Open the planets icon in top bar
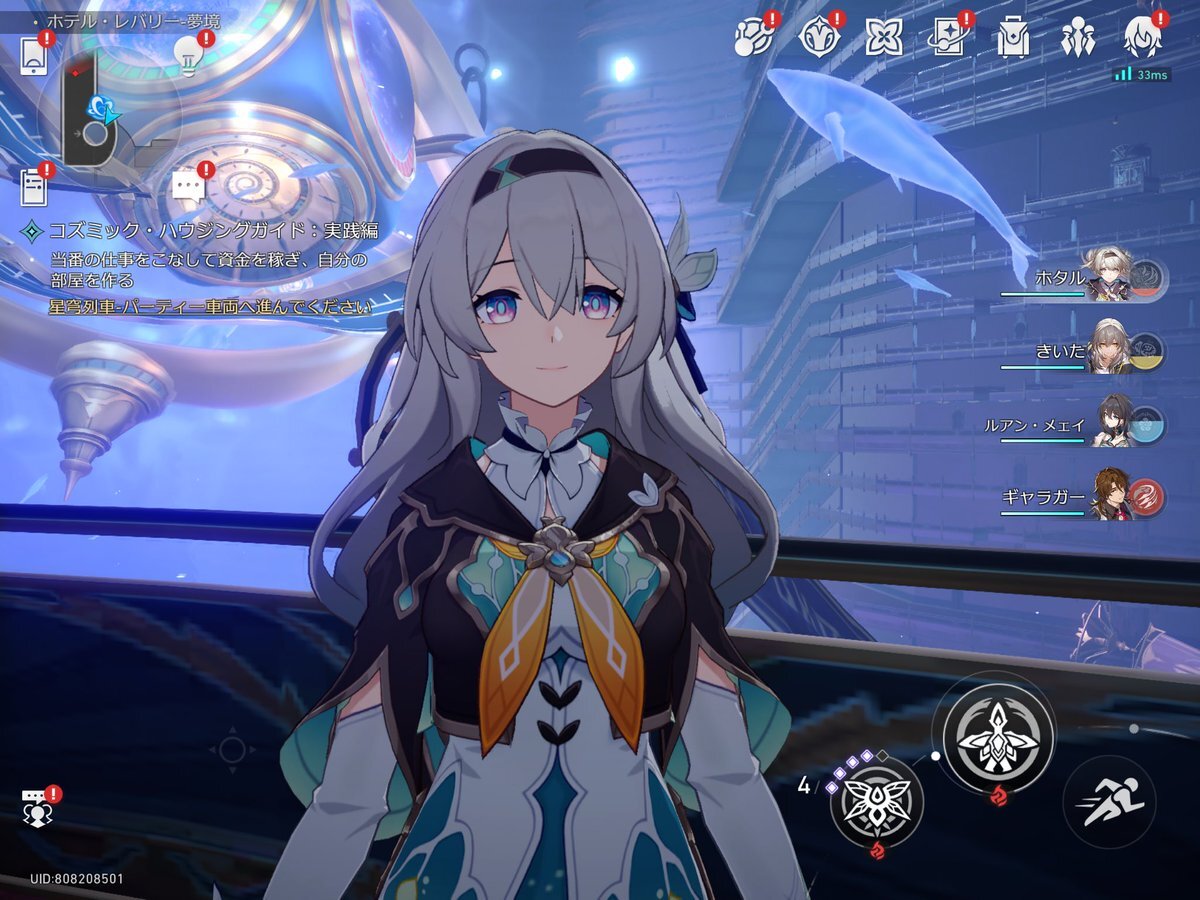This screenshot has height=900, width=1200. (x=755, y=37)
